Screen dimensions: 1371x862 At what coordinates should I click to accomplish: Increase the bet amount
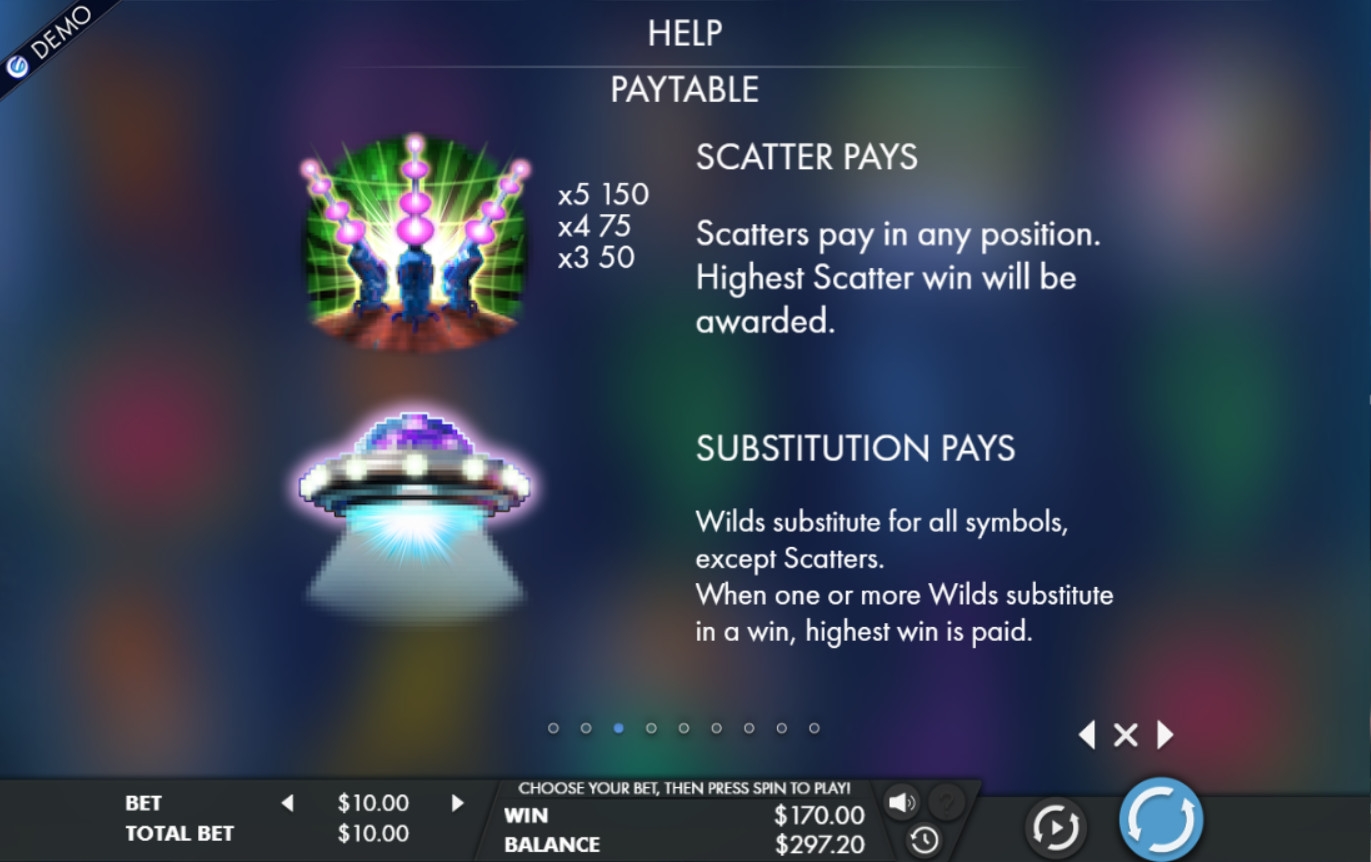point(458,803)
